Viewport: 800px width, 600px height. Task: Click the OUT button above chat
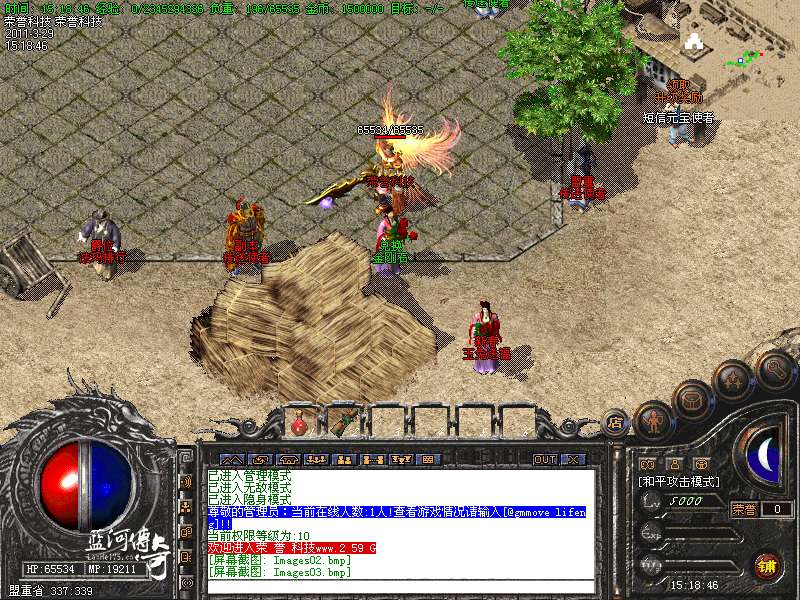point(544,460)
